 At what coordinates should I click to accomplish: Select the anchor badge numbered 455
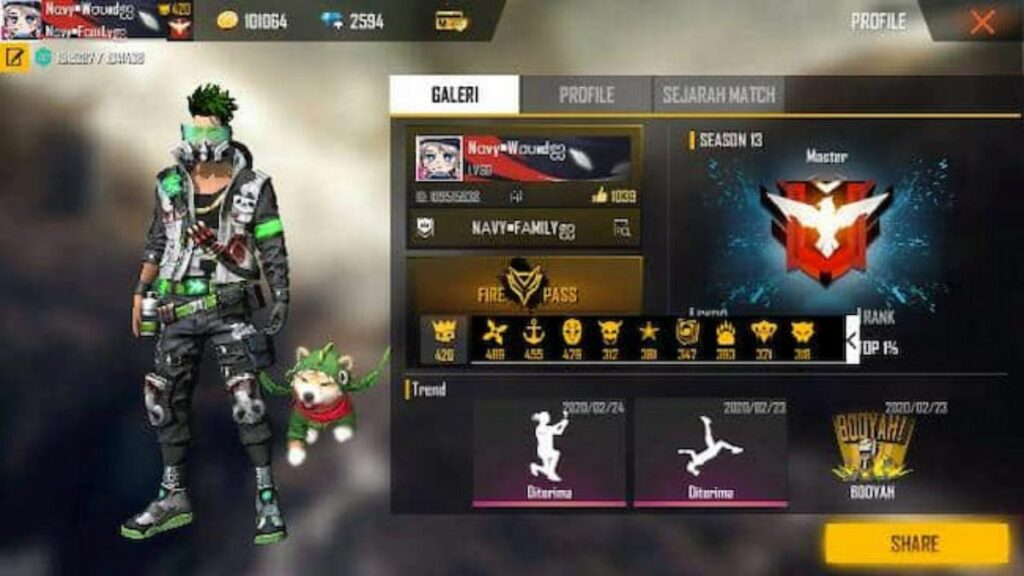(533, 333)
